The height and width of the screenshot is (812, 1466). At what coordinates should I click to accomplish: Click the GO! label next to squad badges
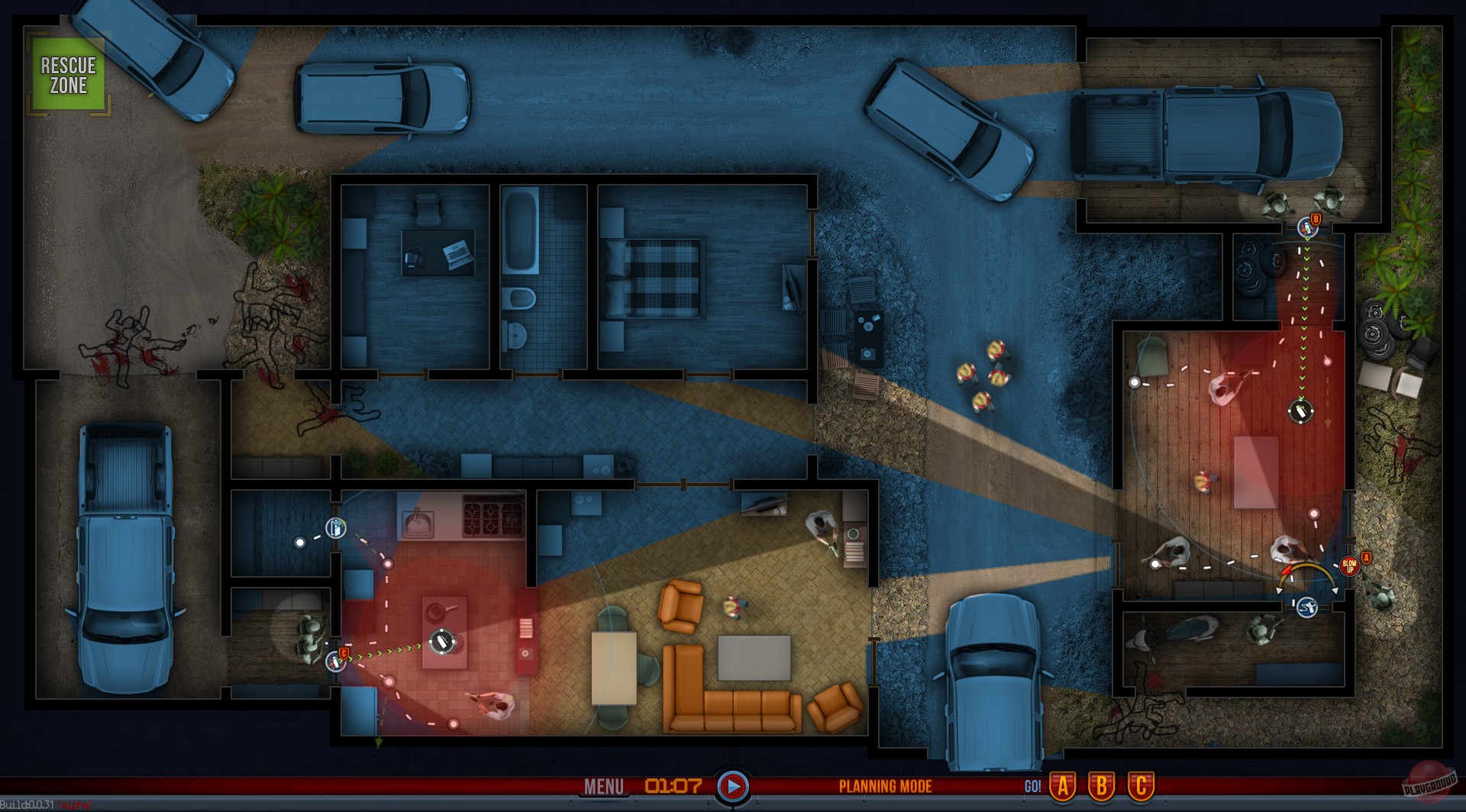click(1033, 787)
